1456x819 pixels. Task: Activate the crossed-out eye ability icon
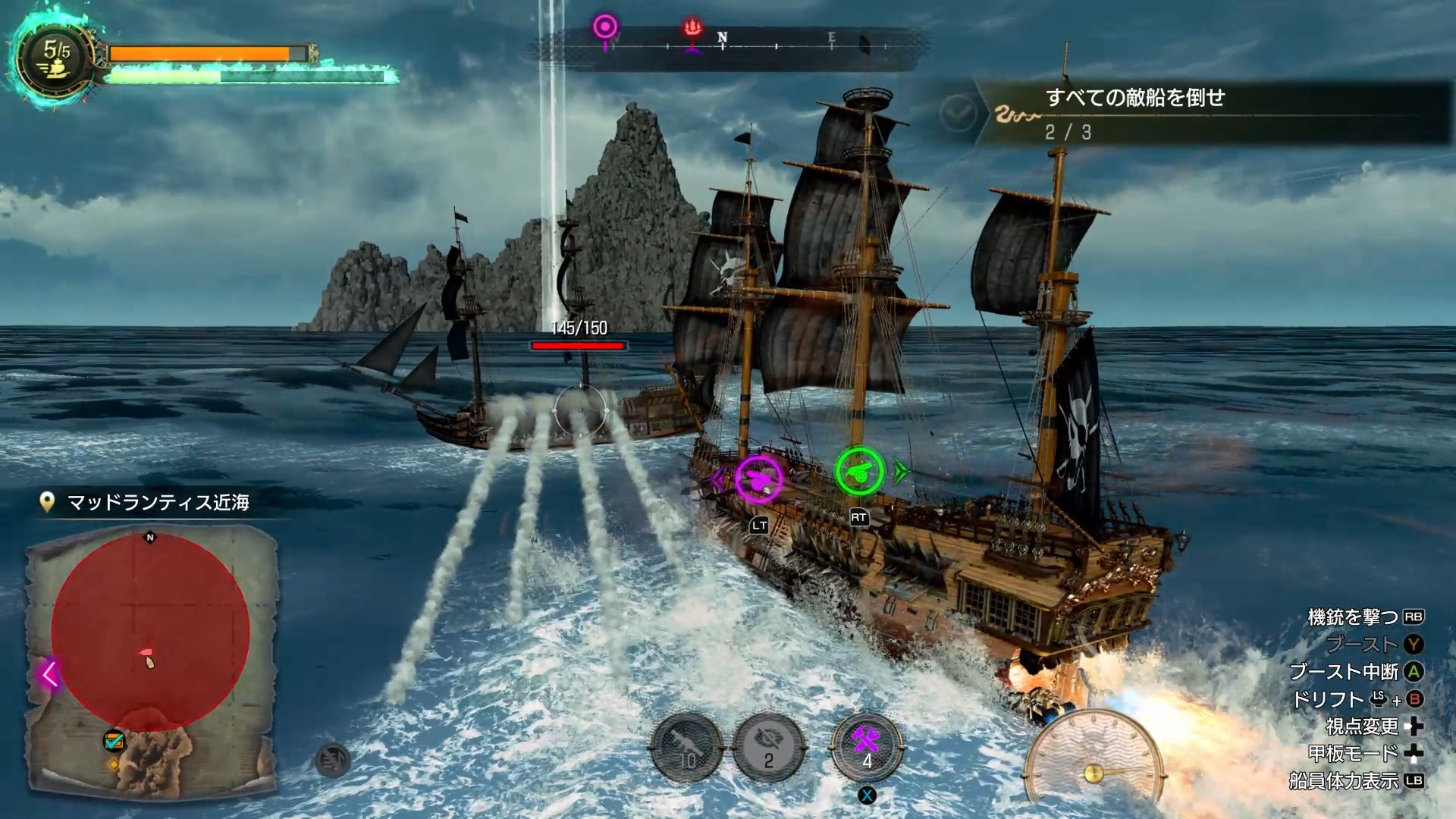coord(769,748)
